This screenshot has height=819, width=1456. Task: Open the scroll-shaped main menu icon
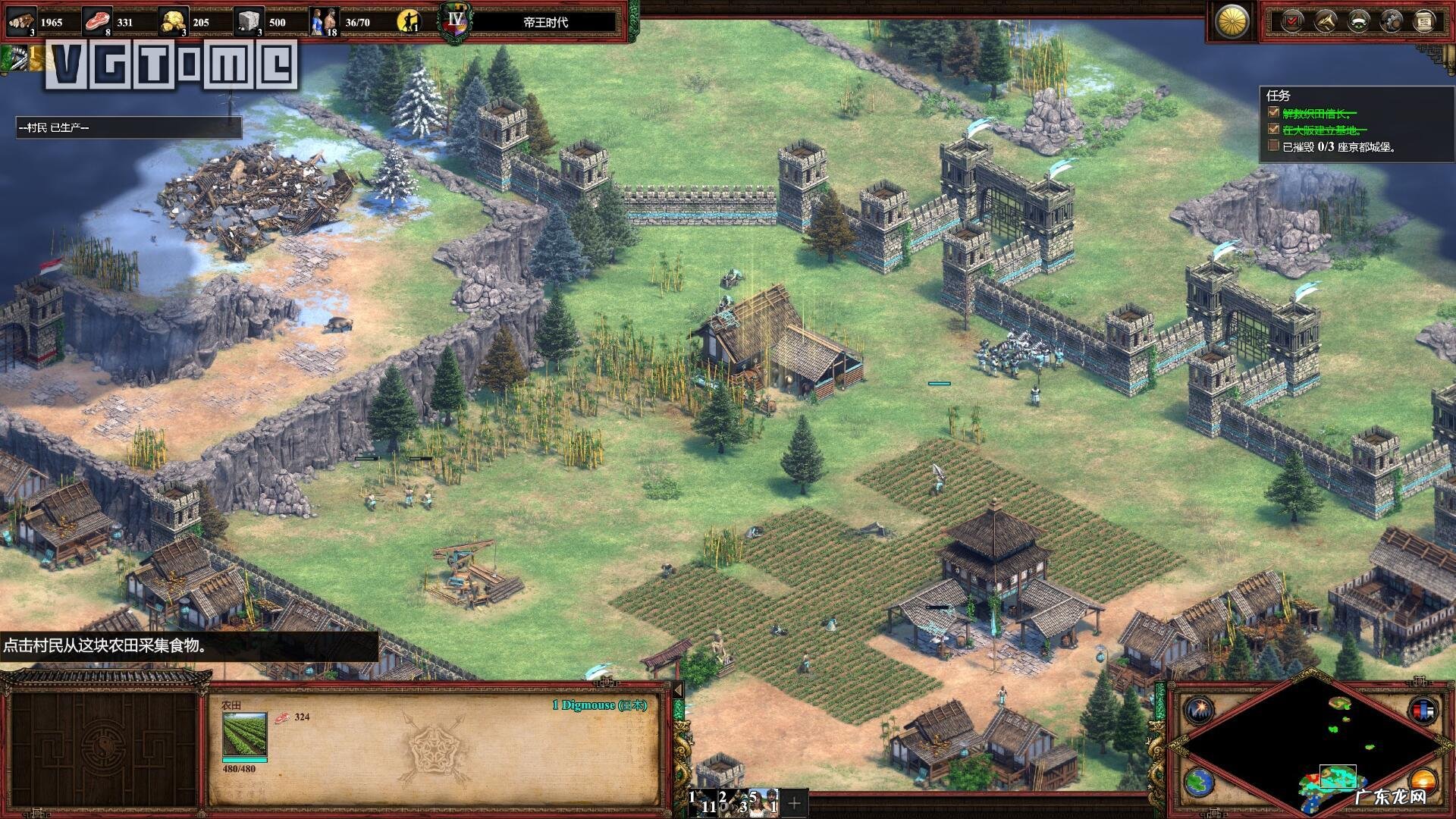click(1425, 21)
